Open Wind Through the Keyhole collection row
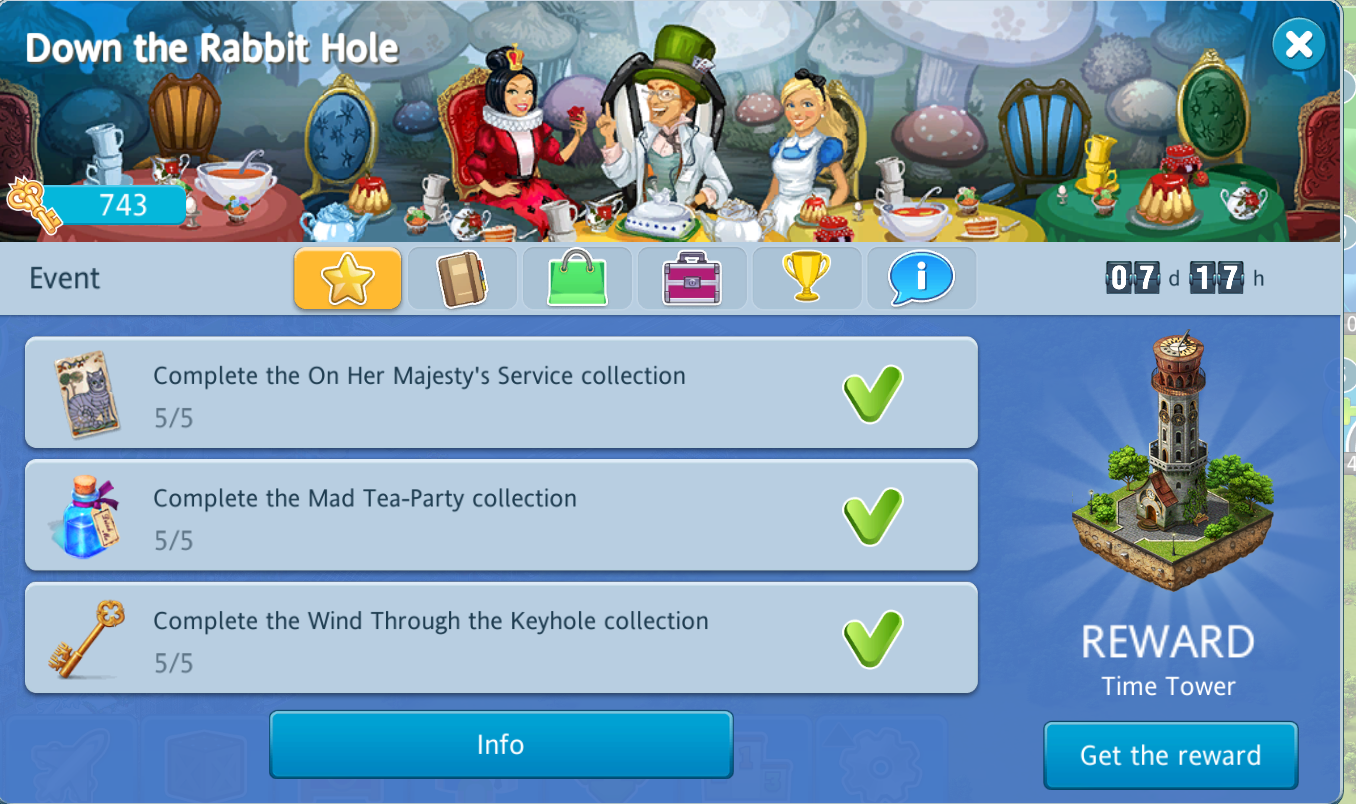This screenshot has width=1356, height=804. coord(500,638)
